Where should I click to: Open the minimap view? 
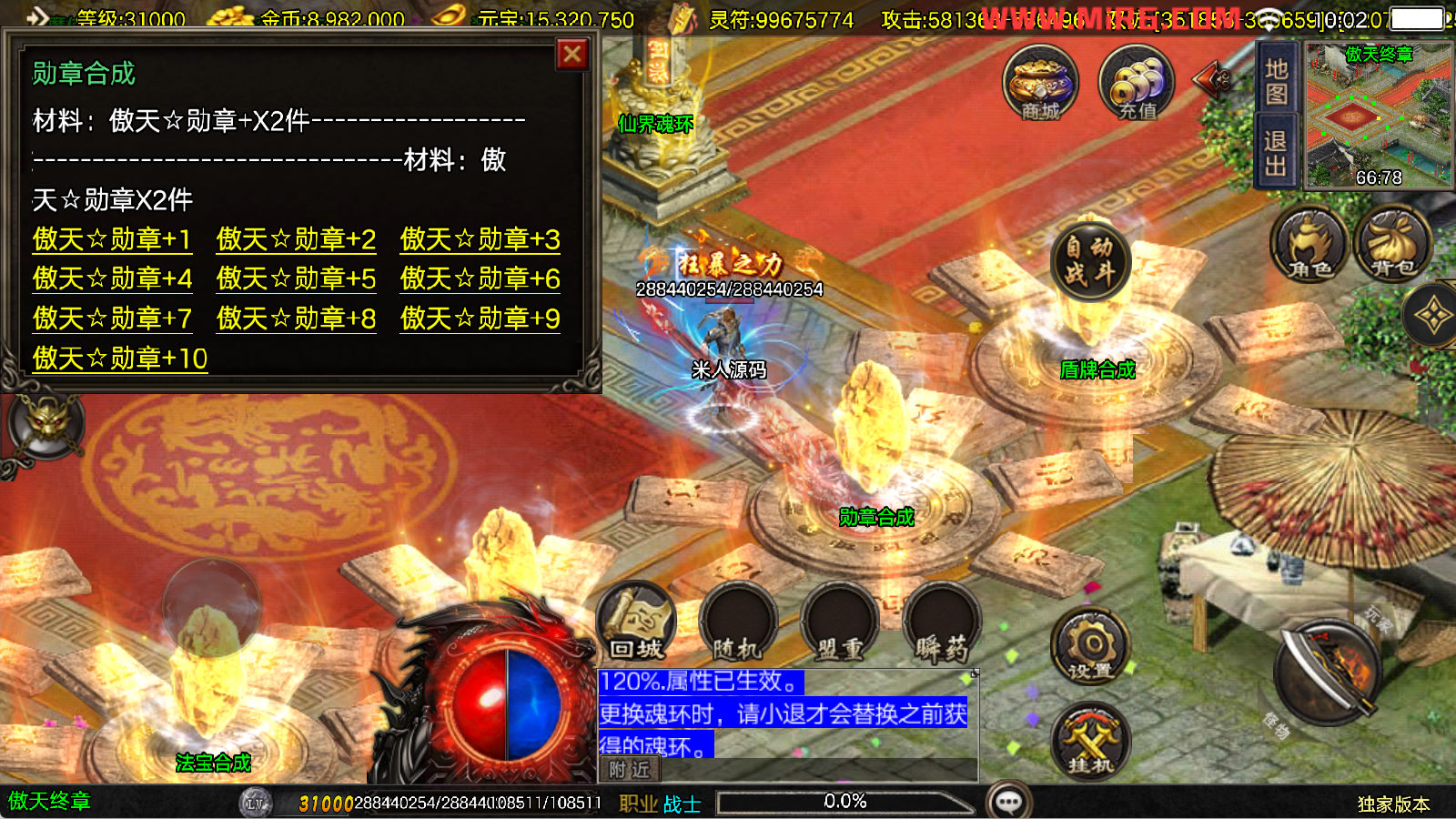point(1379,116)
